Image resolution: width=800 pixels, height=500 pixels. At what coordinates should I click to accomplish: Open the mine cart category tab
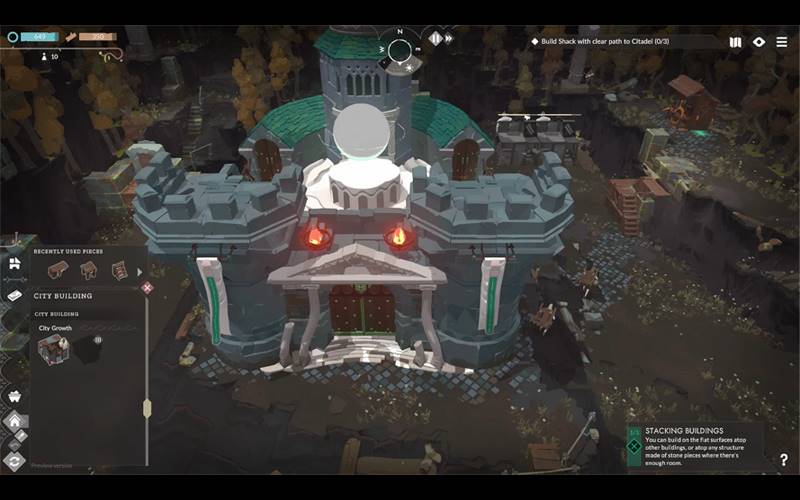coord(14,396)
